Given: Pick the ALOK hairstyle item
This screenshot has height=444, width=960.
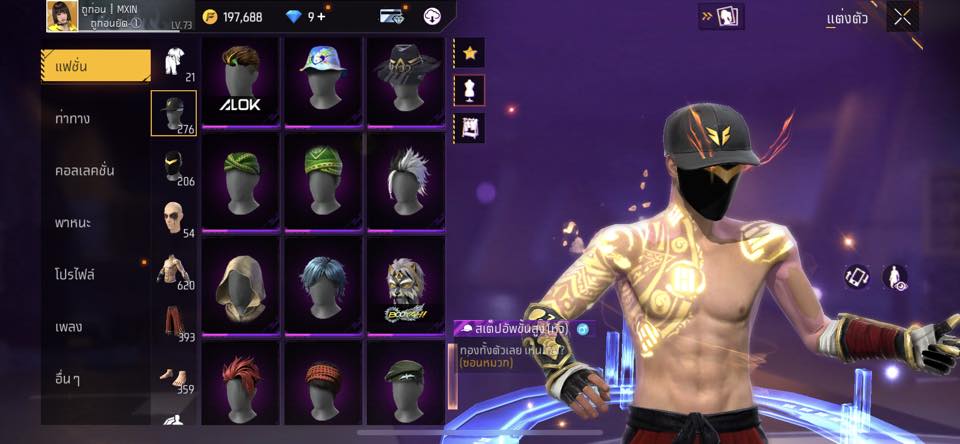Looking at the screenshot, I should (240, 81).
